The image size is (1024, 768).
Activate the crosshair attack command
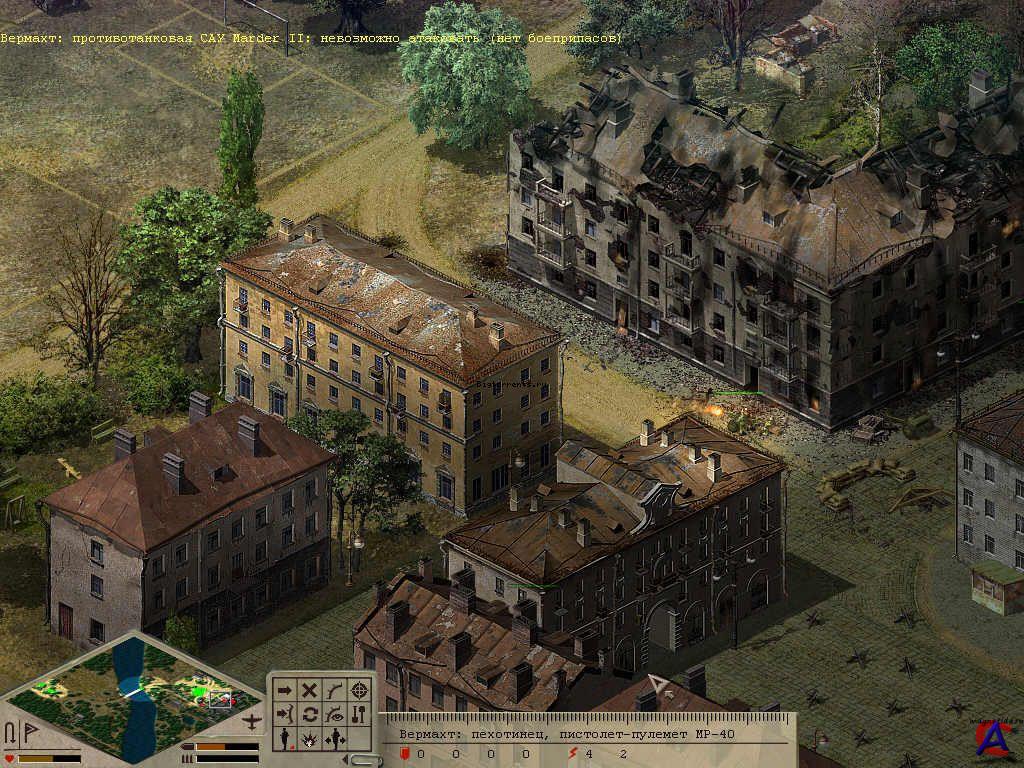coord(359,690)
